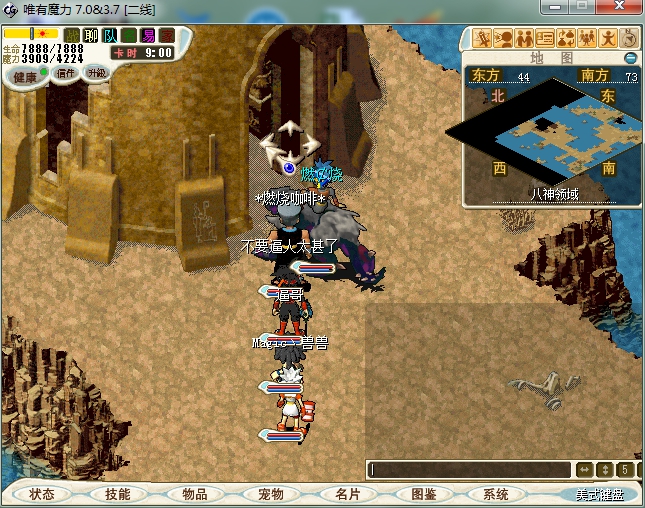This screenshot has width=645, height=508.
Task: Open the 图鉴 album menu
Action: click(x=423, y=494)
